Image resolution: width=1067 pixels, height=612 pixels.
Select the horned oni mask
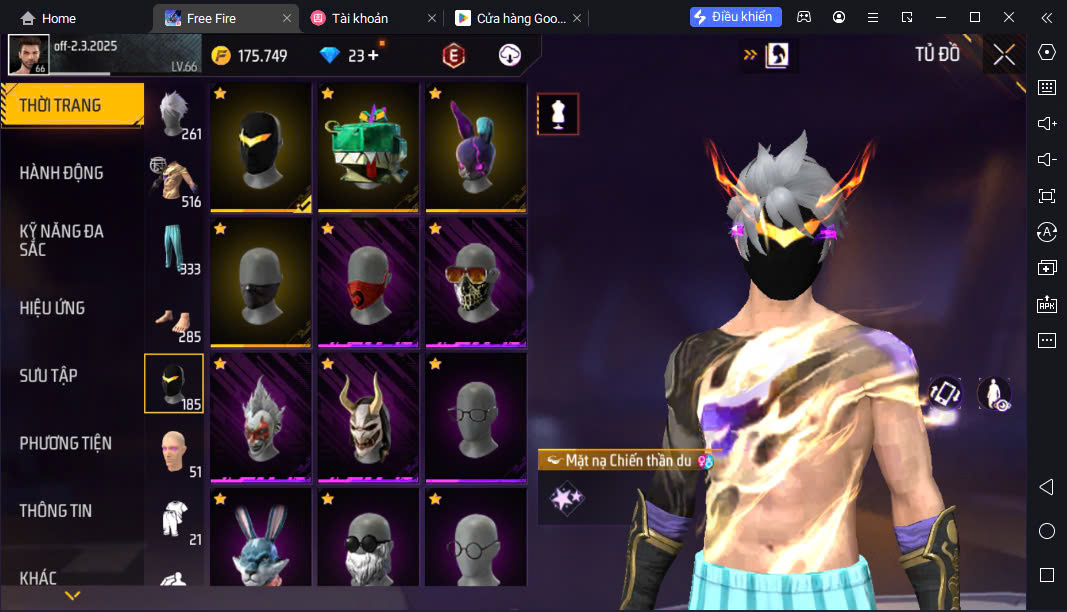[x=368, y=417]
